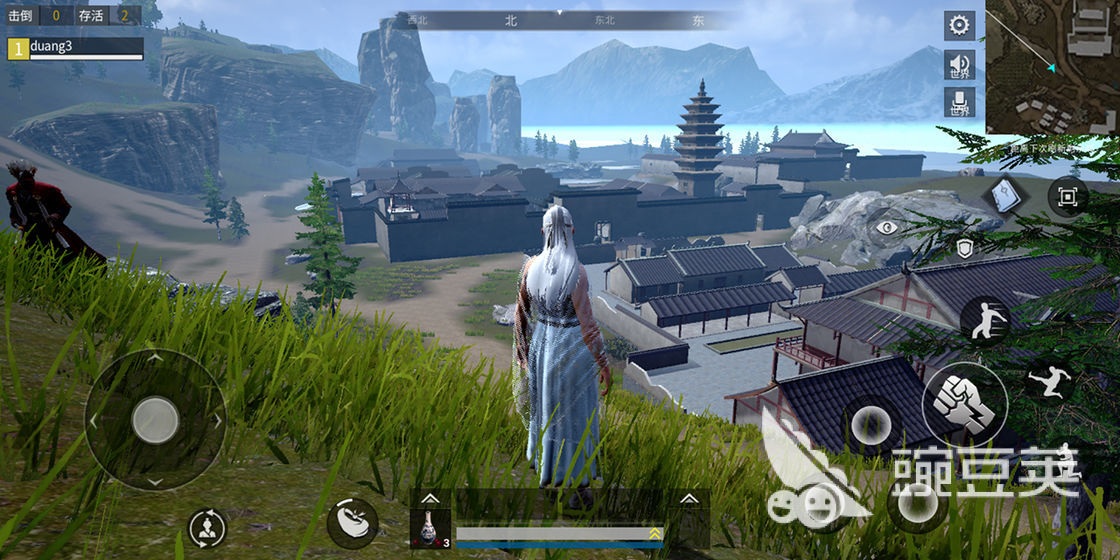Tap the medicine bowl heal button
This screenshot has height=560, width=1120.
pyautogui.click(x=352, y=523)
